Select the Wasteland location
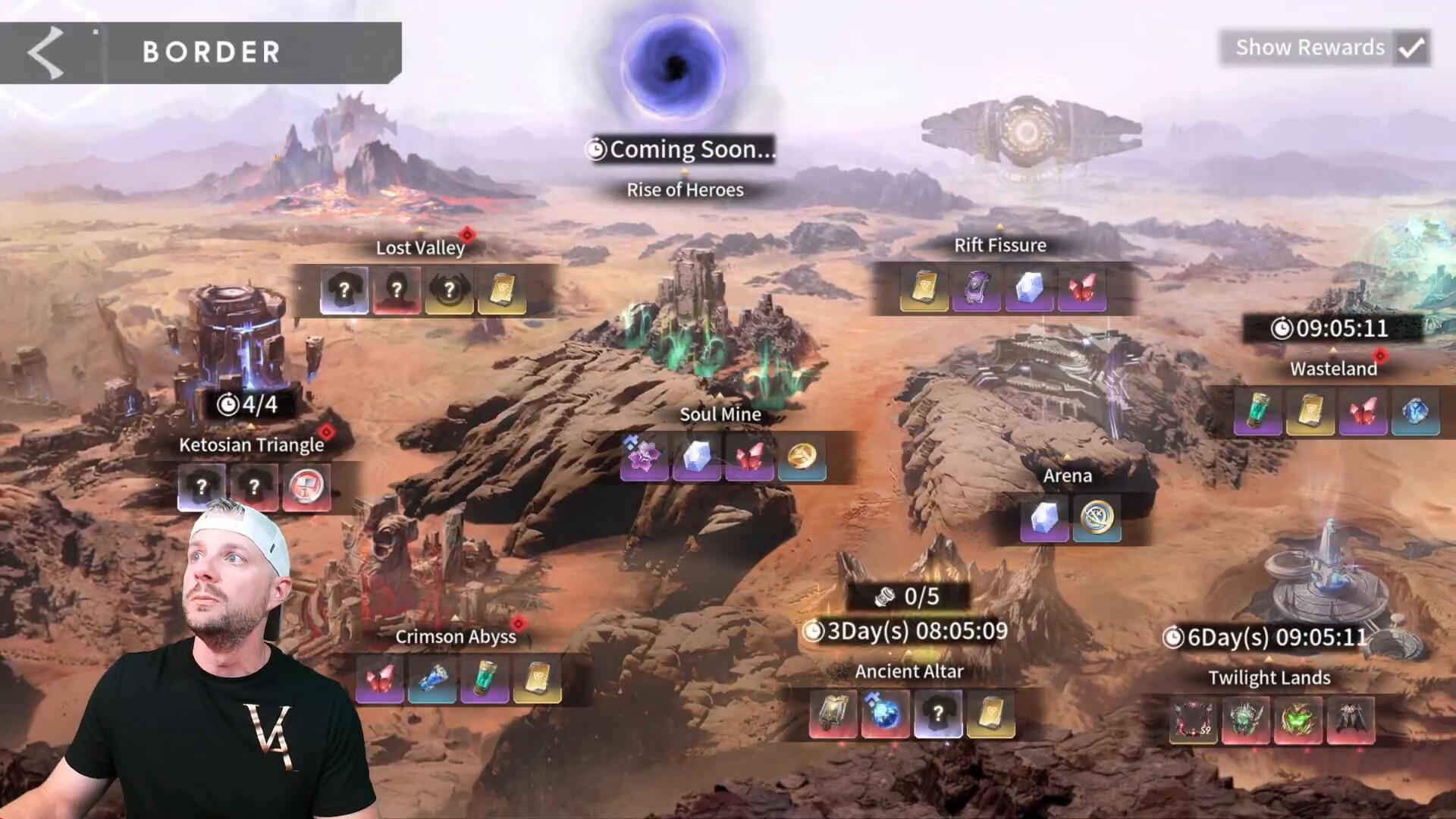Image resolution: width=1456 pixels, height=819 pixels. coord(1333,369)
